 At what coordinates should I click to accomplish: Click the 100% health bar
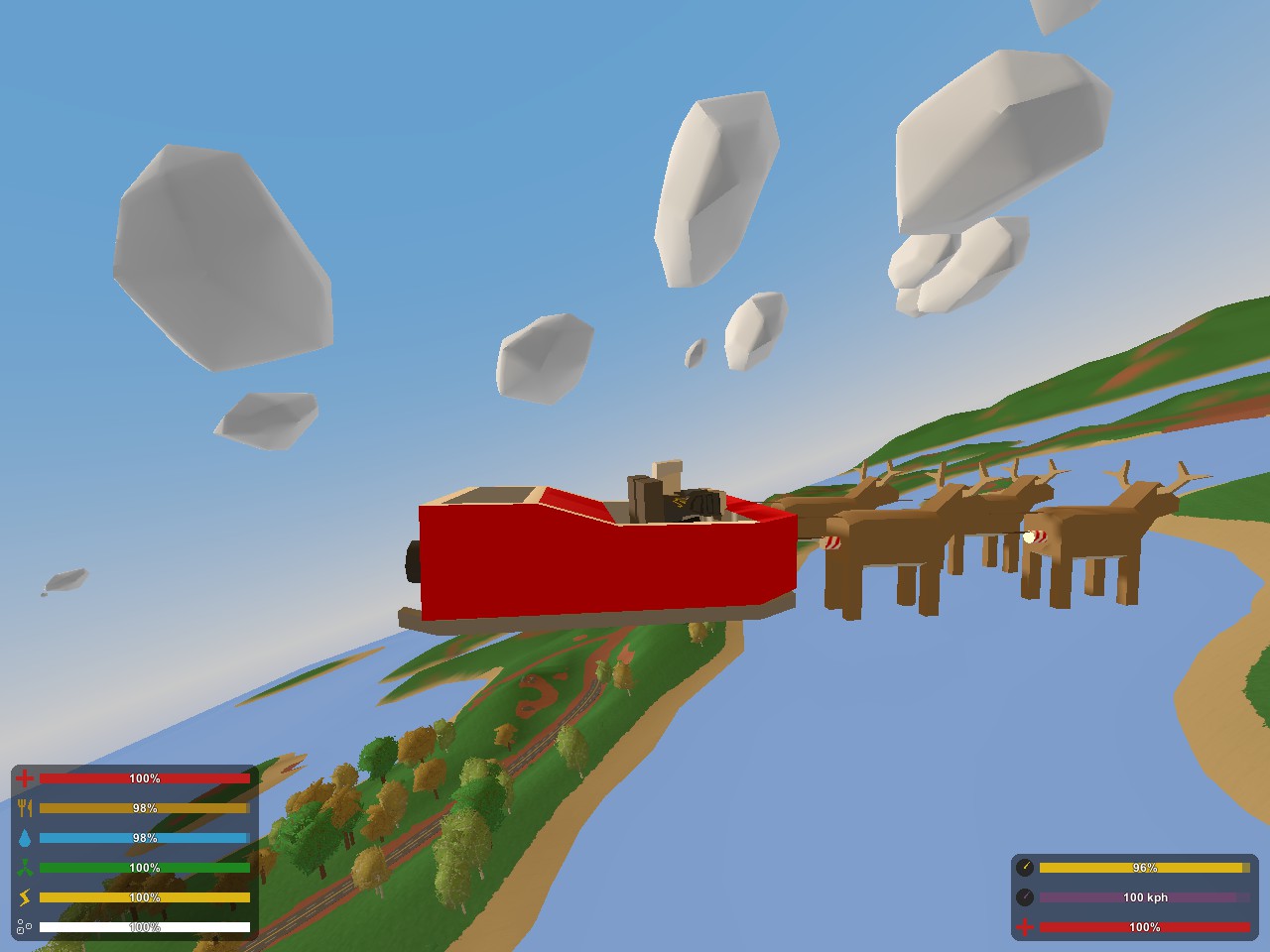tap(144, 778)
